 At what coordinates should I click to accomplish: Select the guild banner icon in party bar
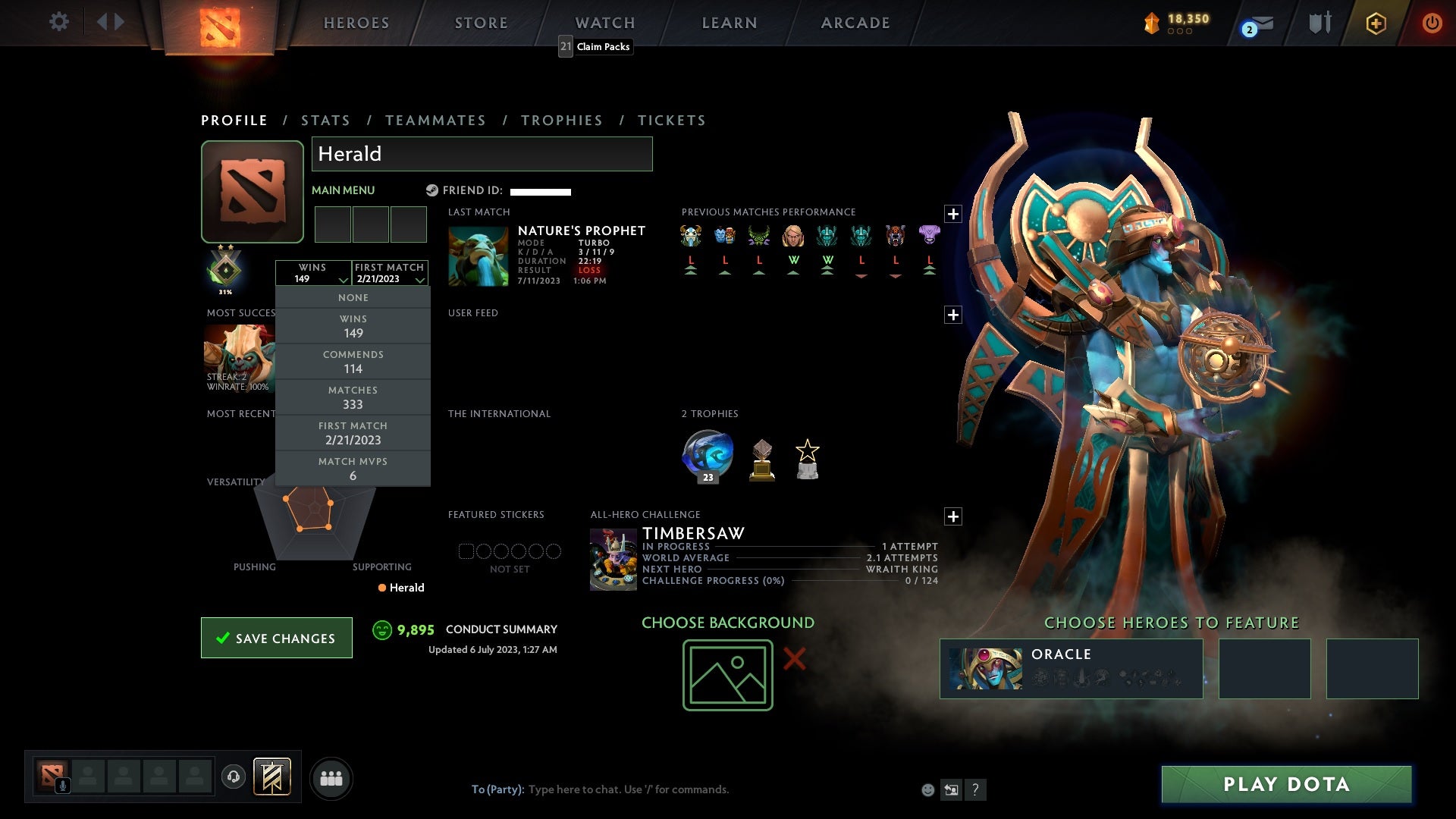[x=273, y=777]
